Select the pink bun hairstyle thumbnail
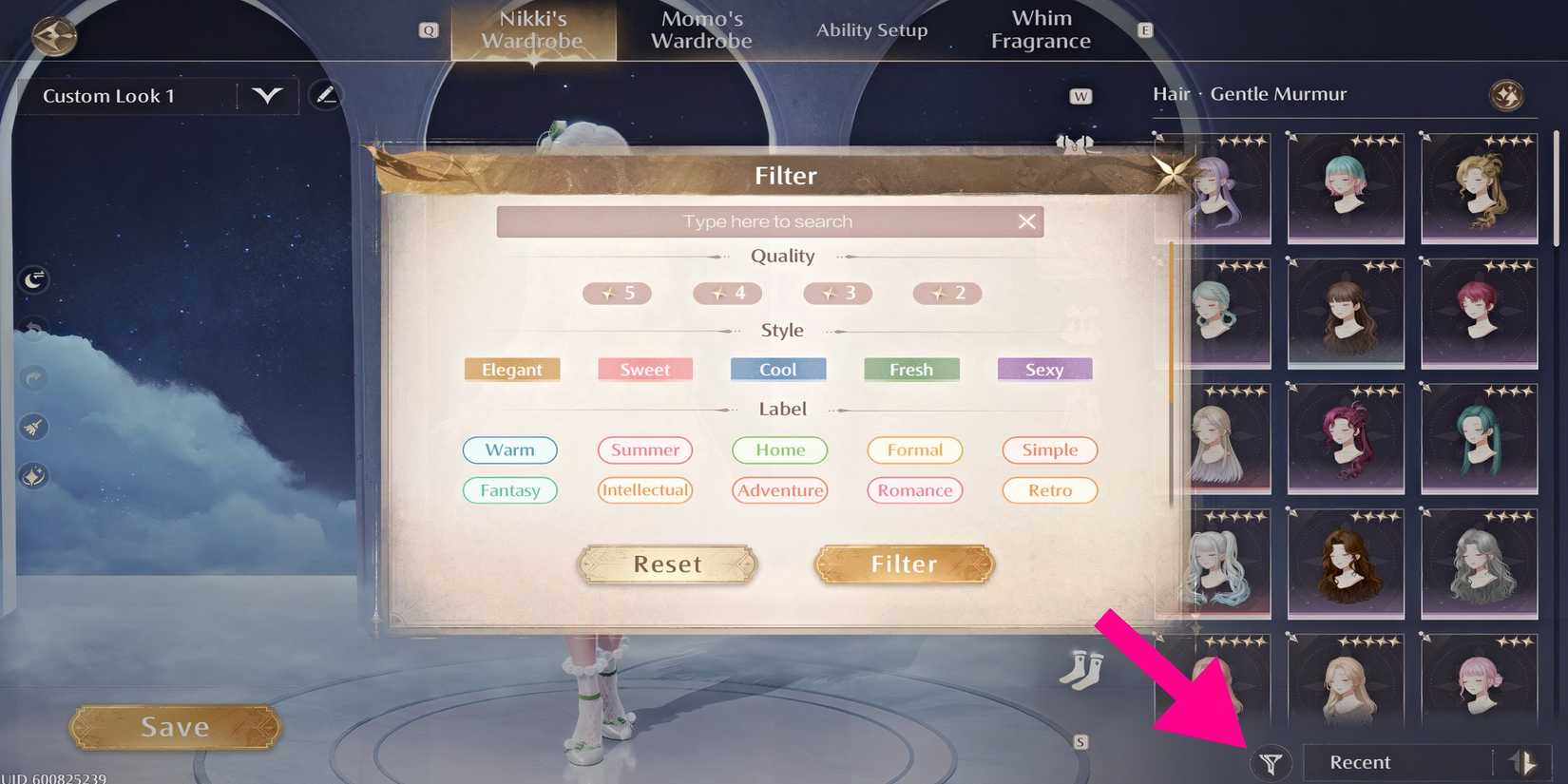 click(1478, 682)
